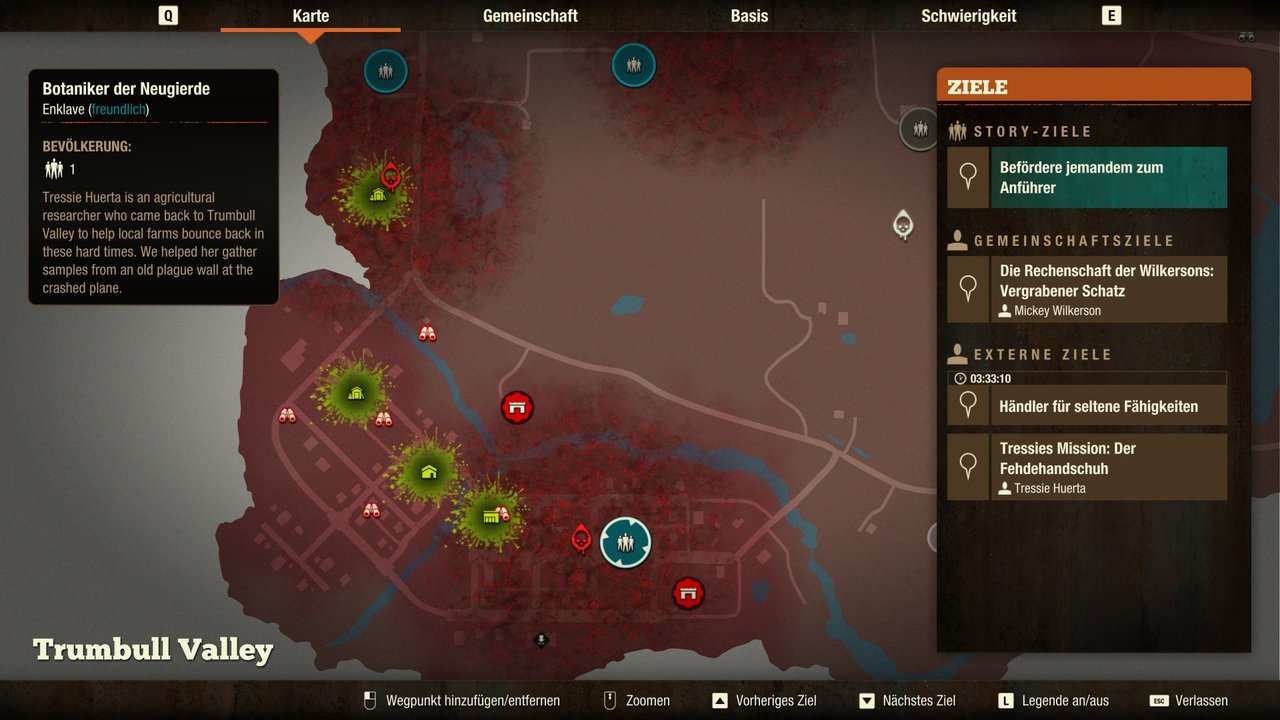Click the Karte tab at the top
Image resolution: width=1280 pixels, height=720 pixels.
[310, 16]
